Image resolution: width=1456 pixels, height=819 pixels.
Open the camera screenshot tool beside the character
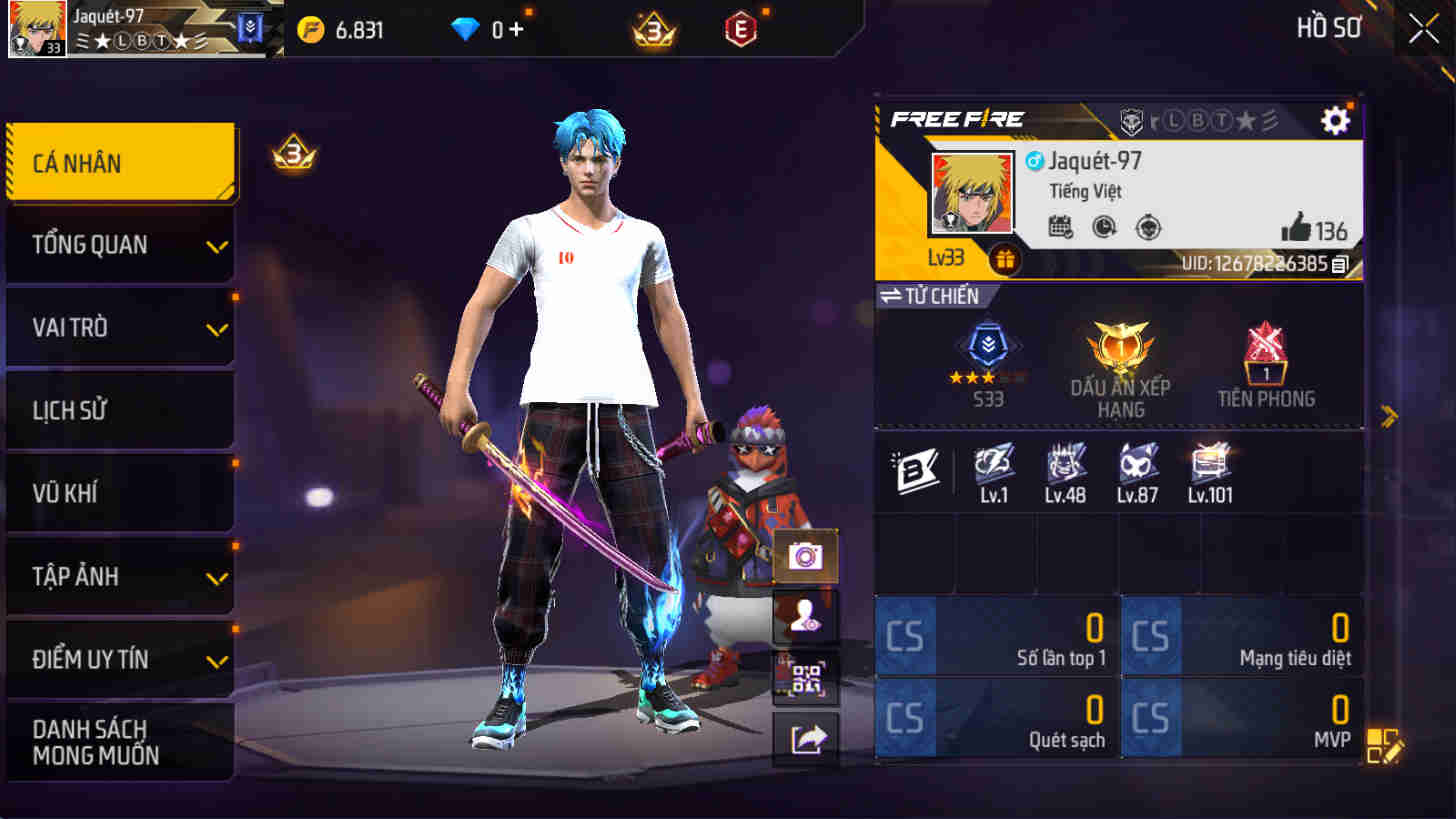coord(806,556)
